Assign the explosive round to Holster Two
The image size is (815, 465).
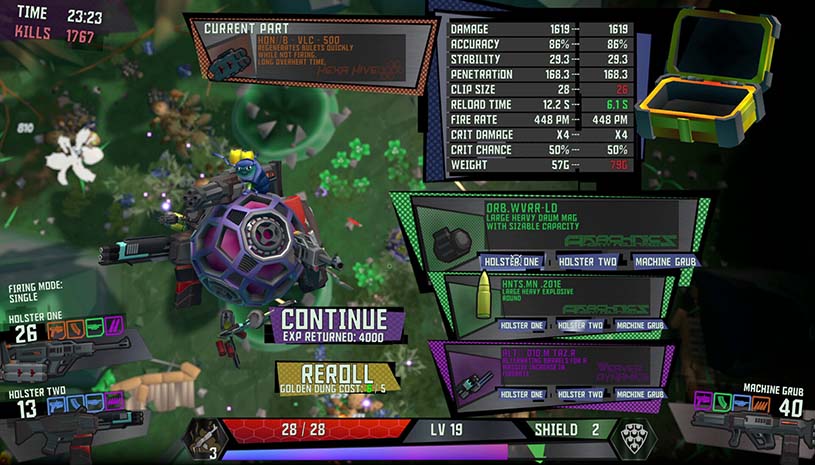(x=579, y=325)
